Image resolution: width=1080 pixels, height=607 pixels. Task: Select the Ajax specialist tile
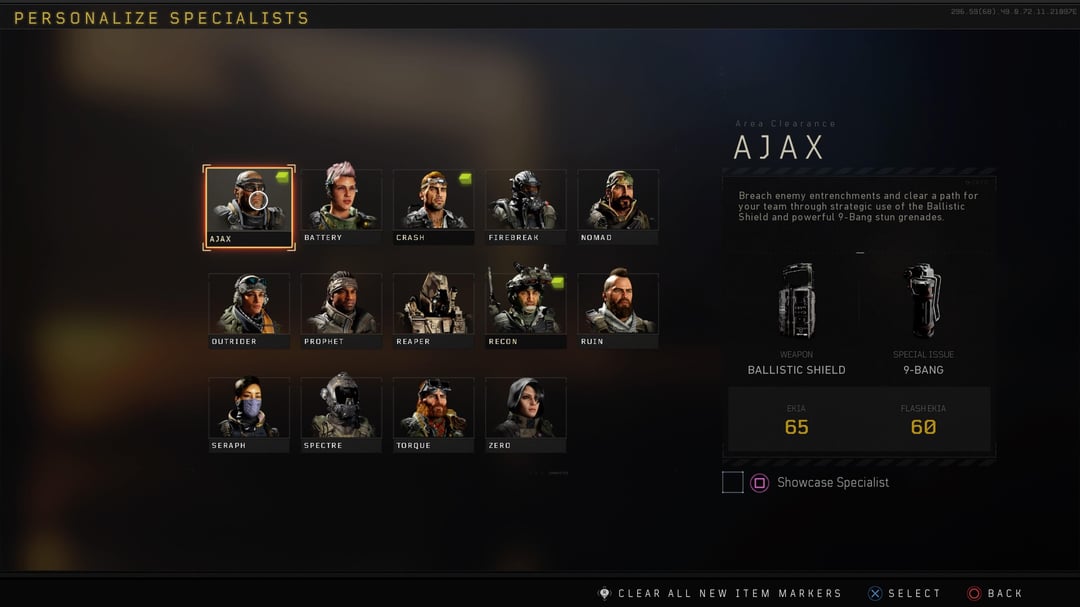249,207
